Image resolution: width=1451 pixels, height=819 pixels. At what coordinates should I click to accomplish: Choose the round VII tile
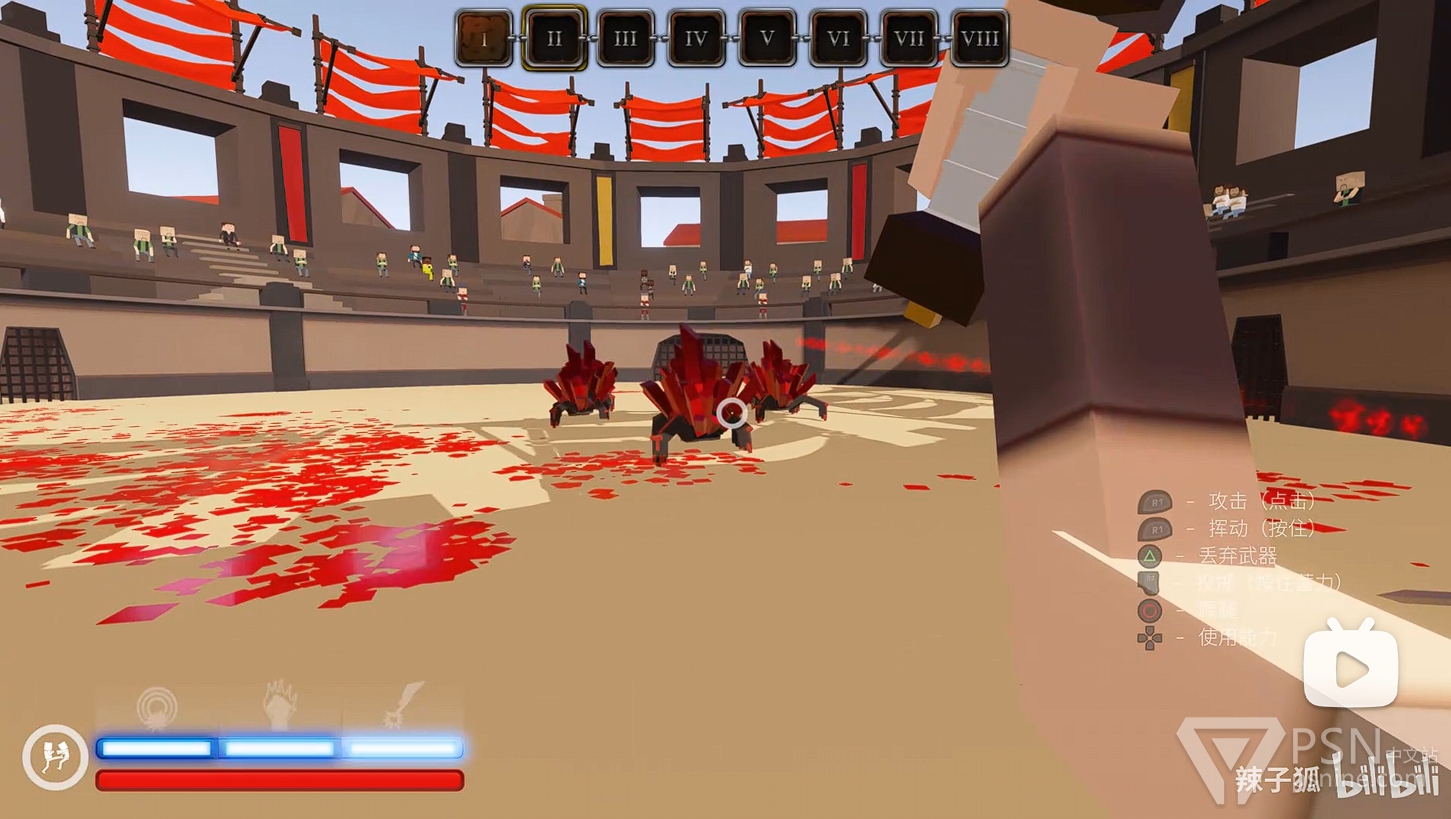909,39
